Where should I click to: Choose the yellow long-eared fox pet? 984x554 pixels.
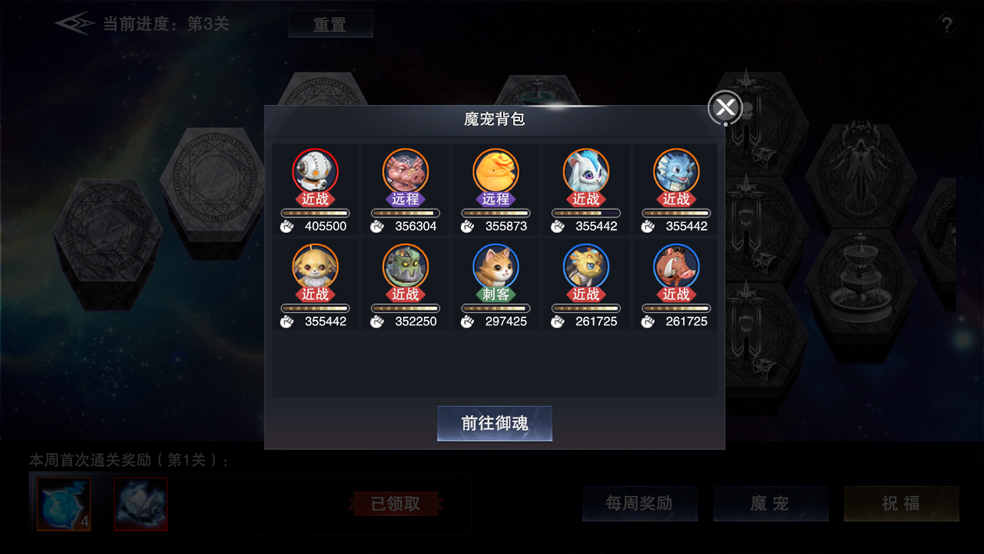[315, 268]
